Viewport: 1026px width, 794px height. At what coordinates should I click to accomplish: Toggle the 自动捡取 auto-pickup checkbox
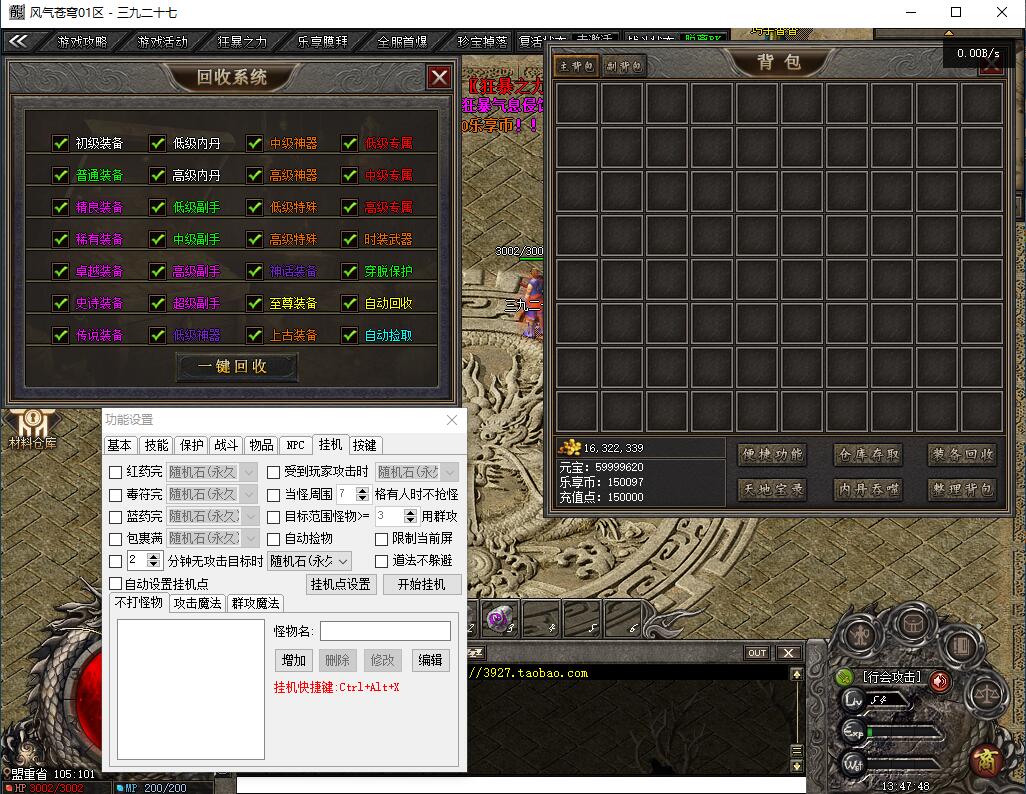coord(349,335)
